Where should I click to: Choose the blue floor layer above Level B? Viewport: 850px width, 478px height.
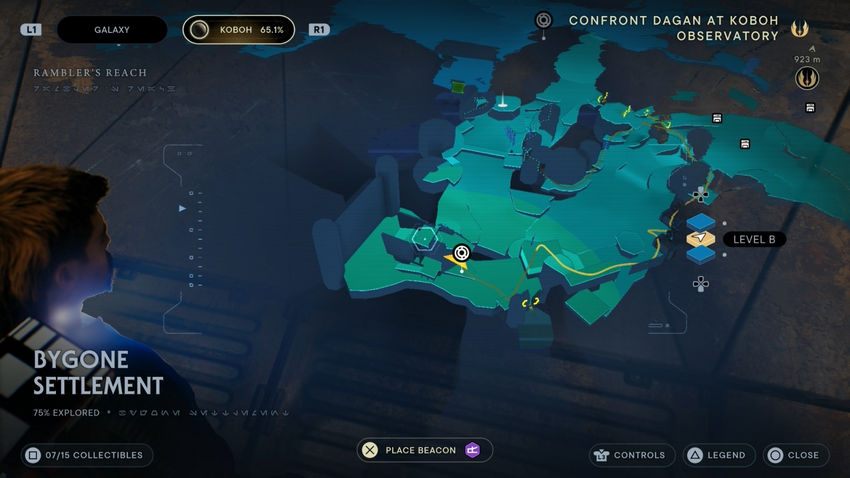click(x=701, y=221)
